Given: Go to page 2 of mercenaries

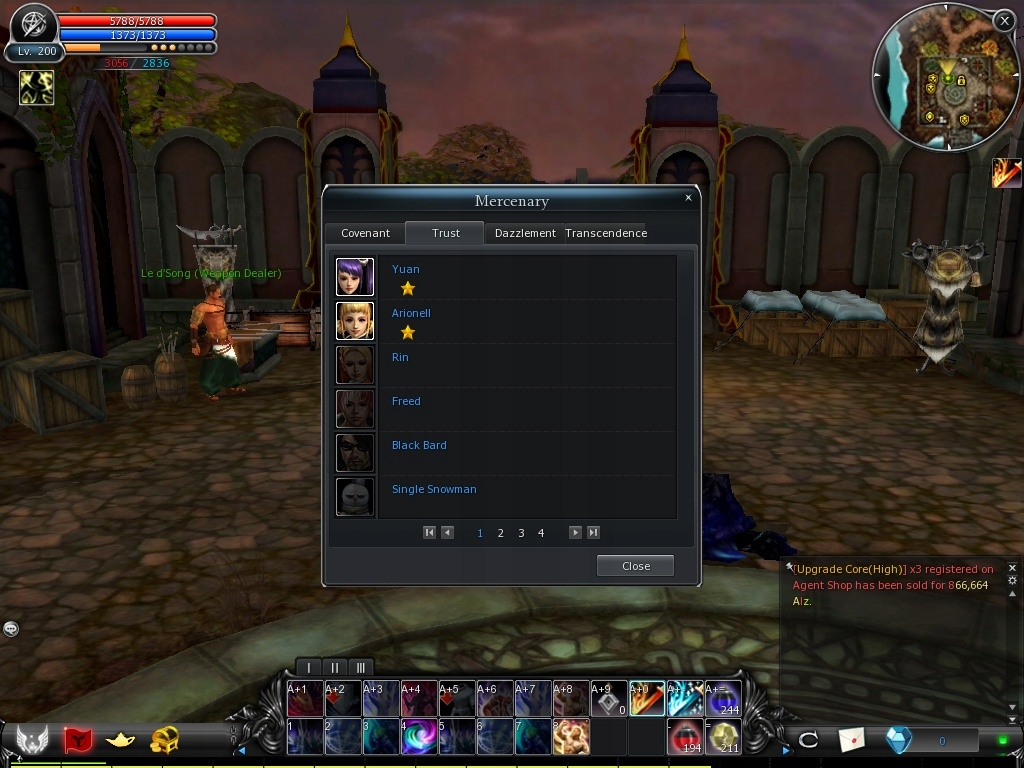Looking at the screenshot, I should (x=500, y=533).
